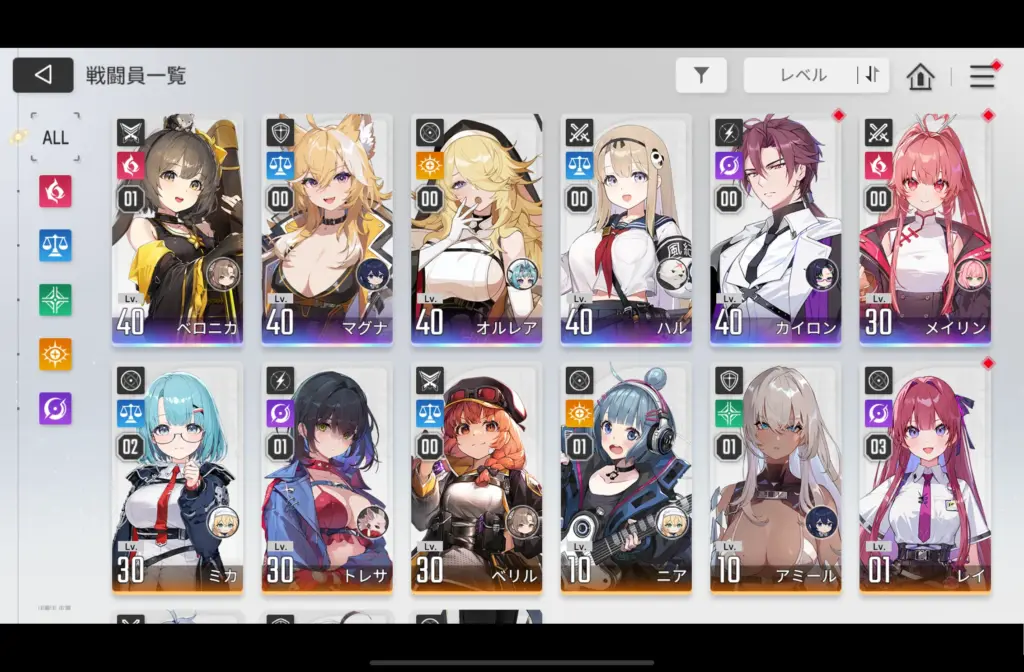Select the ベロニカ character card
The image size is (1024, 672).
pos(177,229)
